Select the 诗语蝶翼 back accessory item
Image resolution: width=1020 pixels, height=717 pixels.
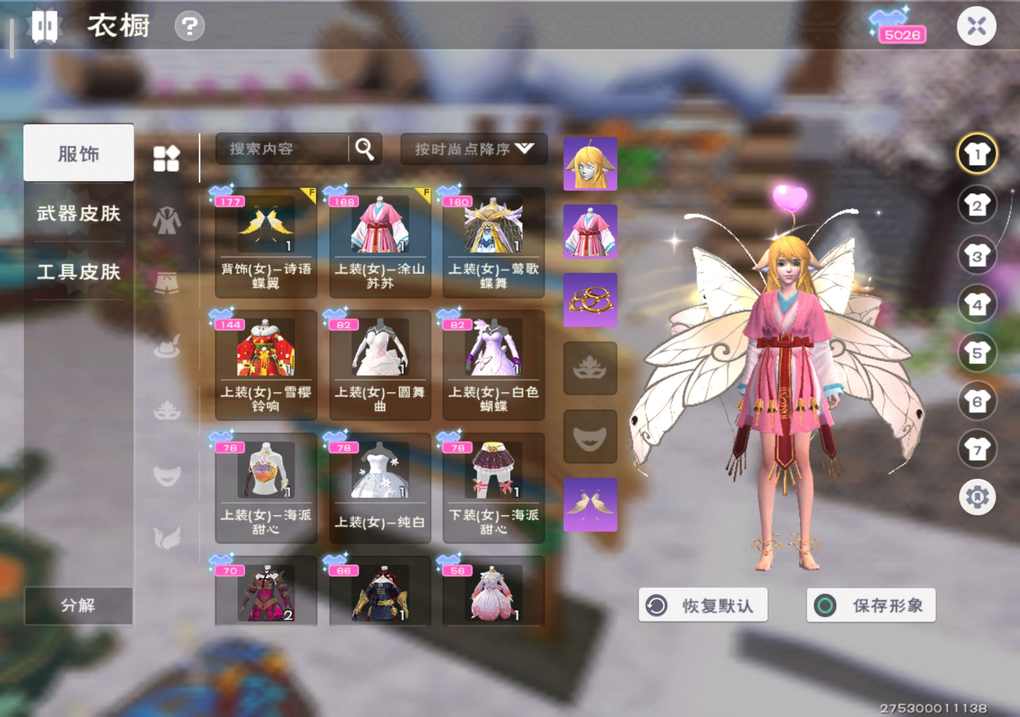[266, 242]
